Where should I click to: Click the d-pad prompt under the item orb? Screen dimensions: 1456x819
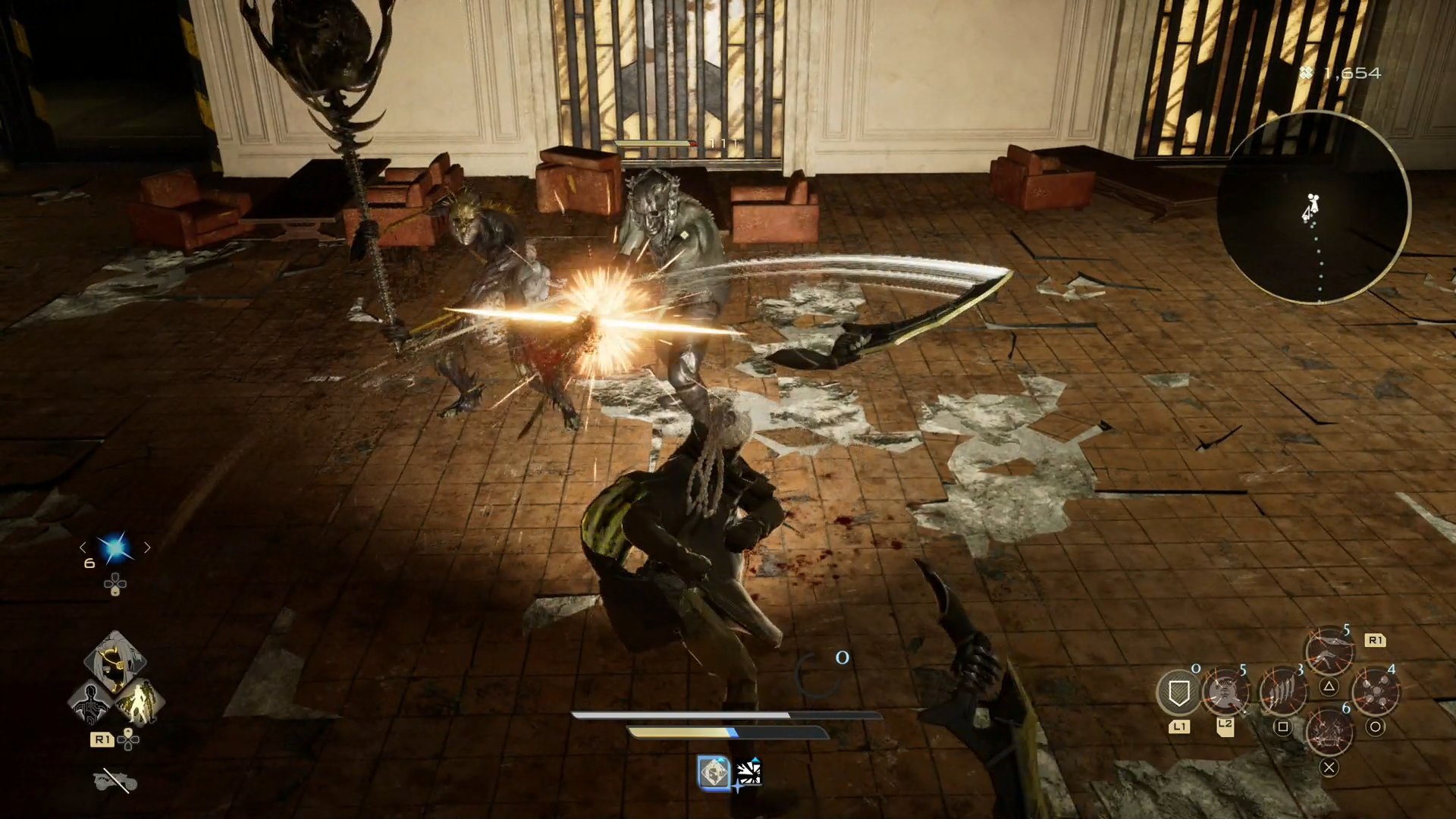click(115, 583)
